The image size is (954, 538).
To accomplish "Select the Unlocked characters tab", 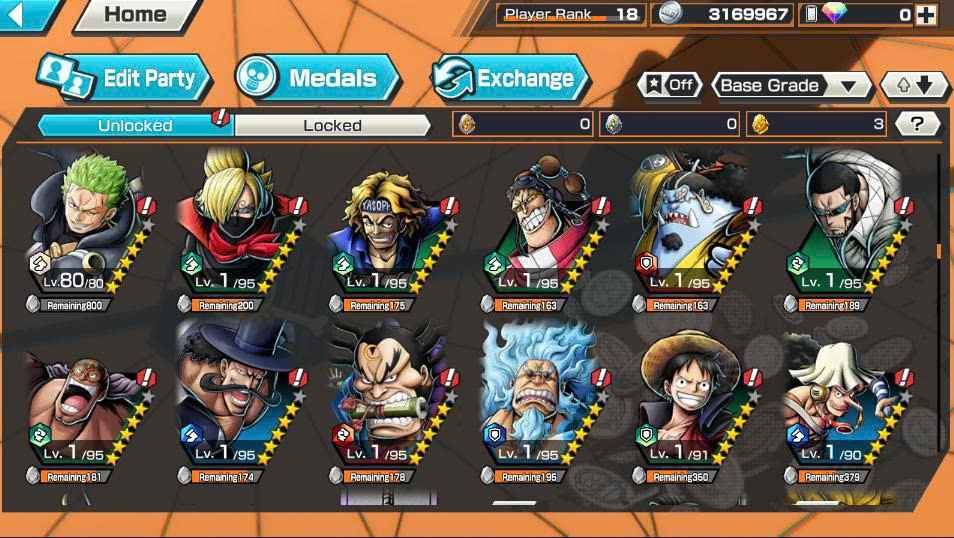I will (135, 125).
